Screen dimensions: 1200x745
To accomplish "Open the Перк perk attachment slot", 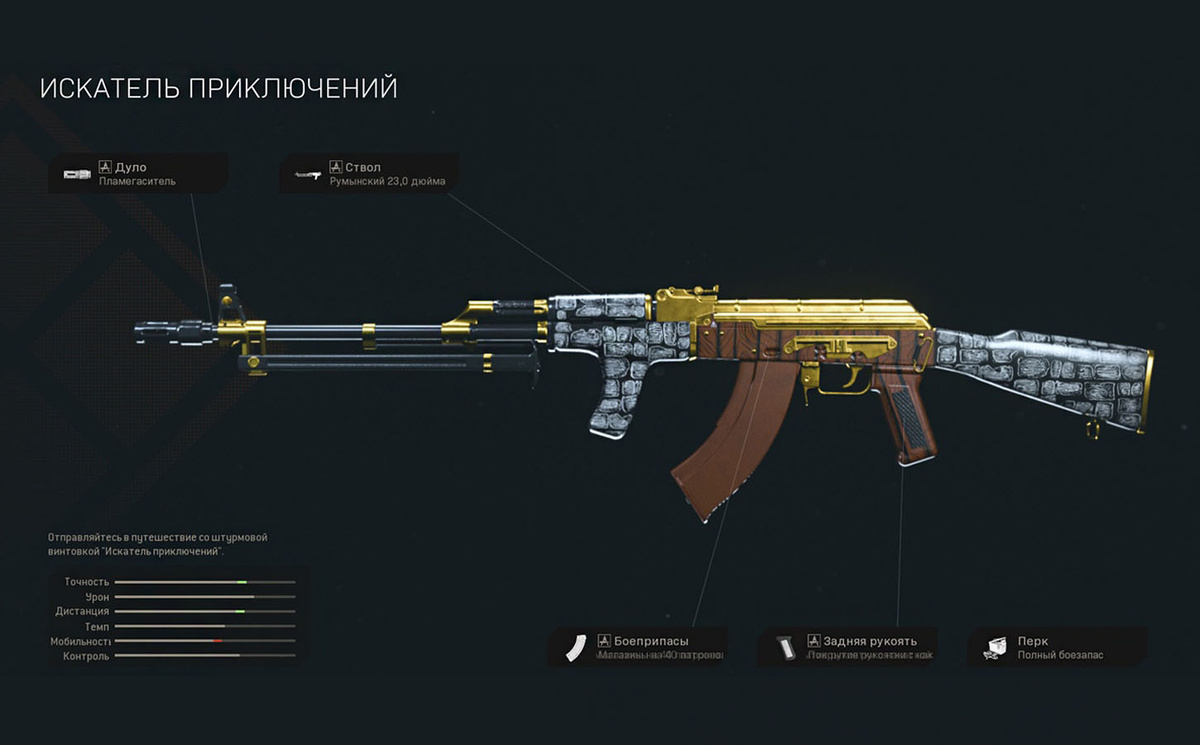I will [x=1058, y=647].
